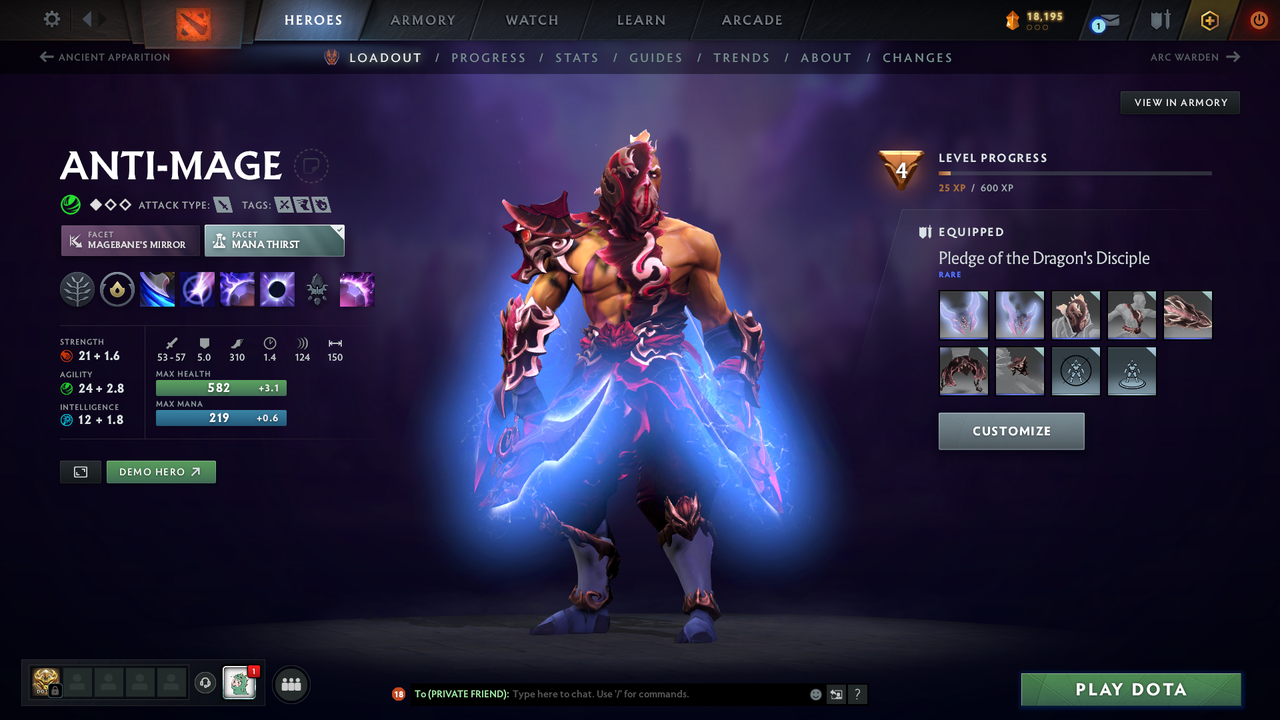Screen dimensions: 1280x720
Task: Expand the friends group icon near party slots
Action: 289,684
